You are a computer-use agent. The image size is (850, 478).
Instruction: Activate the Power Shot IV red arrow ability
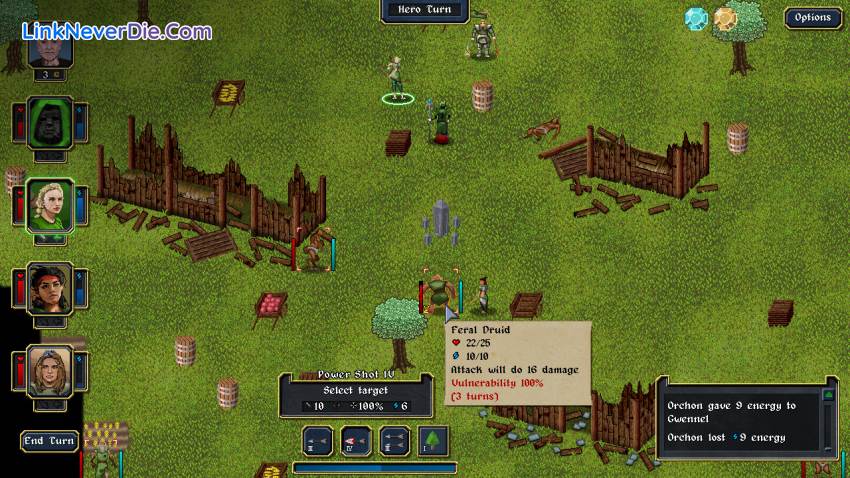pos(357,441)
